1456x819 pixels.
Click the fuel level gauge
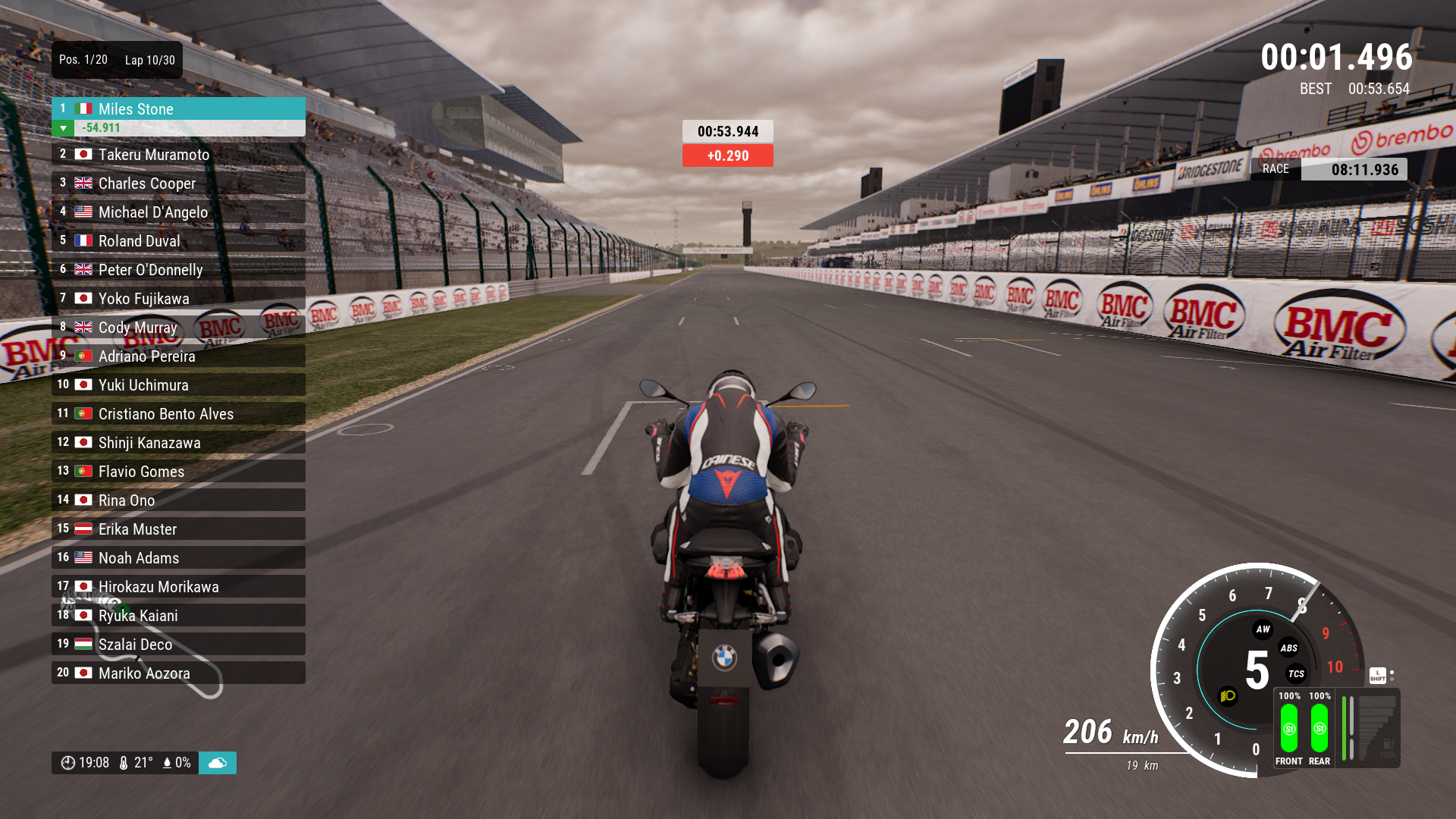pyautogui.click(x=1371, y=729)
